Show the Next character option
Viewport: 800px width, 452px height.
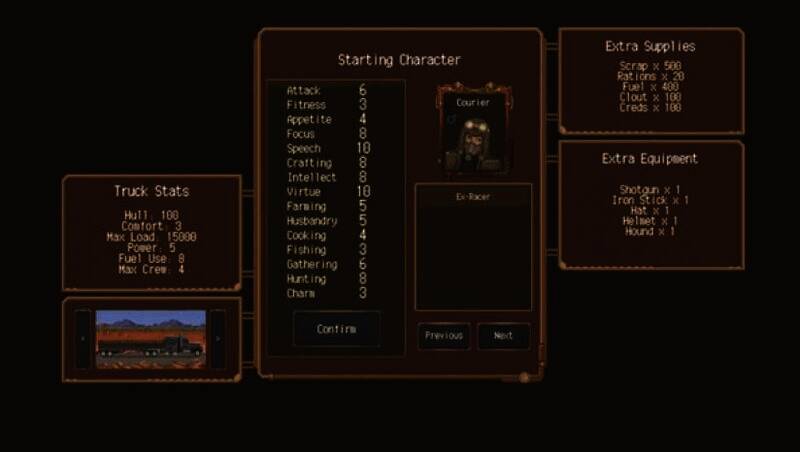(x=503, y=336)
